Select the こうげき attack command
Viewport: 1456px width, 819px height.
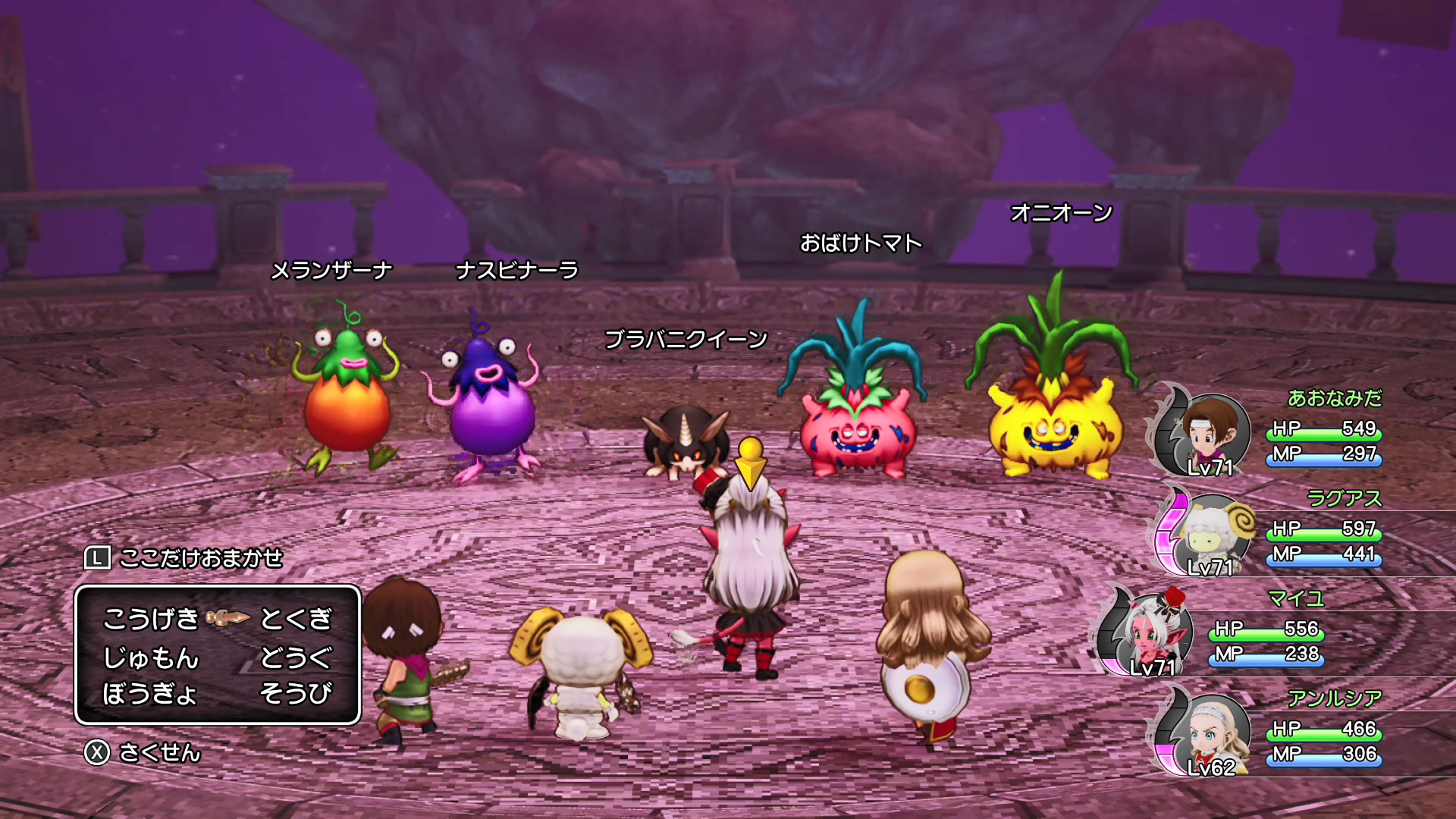[150, 619]
